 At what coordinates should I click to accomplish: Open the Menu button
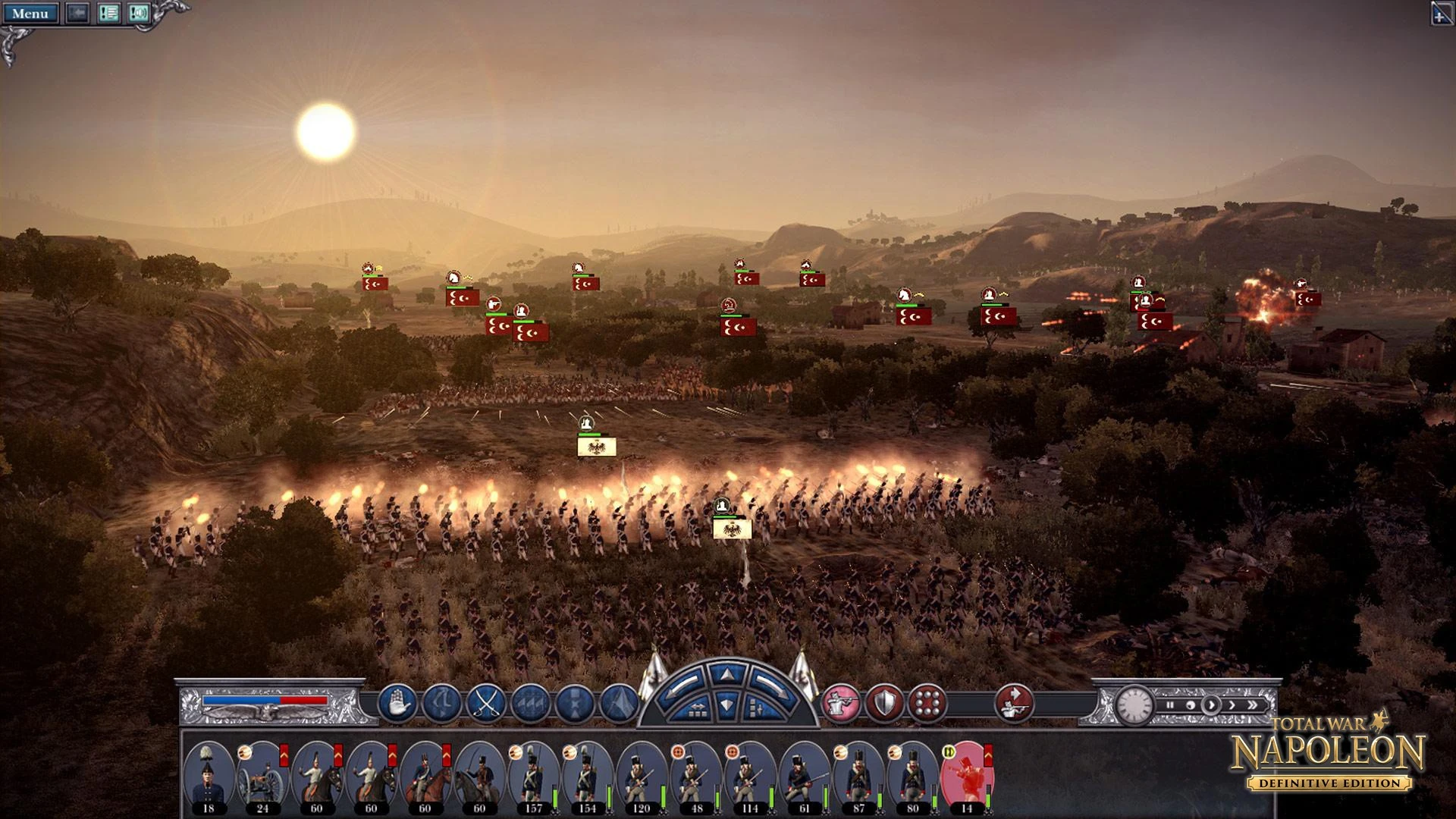pos(30,14)
